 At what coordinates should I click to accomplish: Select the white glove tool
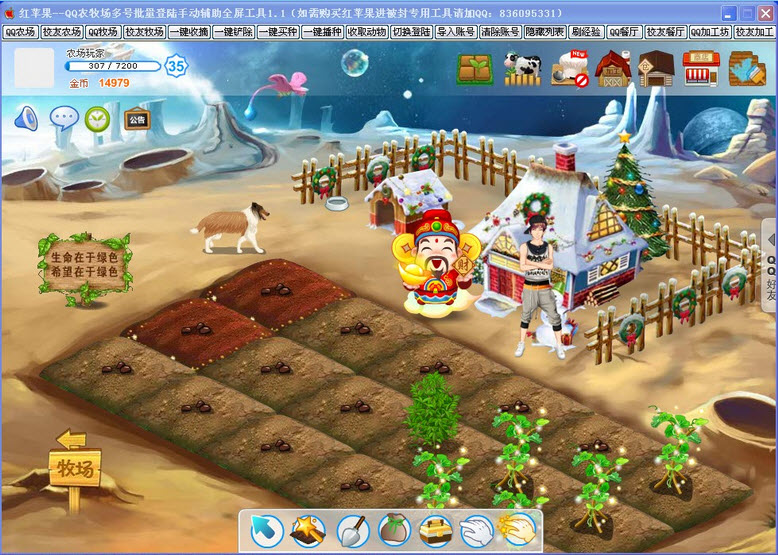click(476, 530)
